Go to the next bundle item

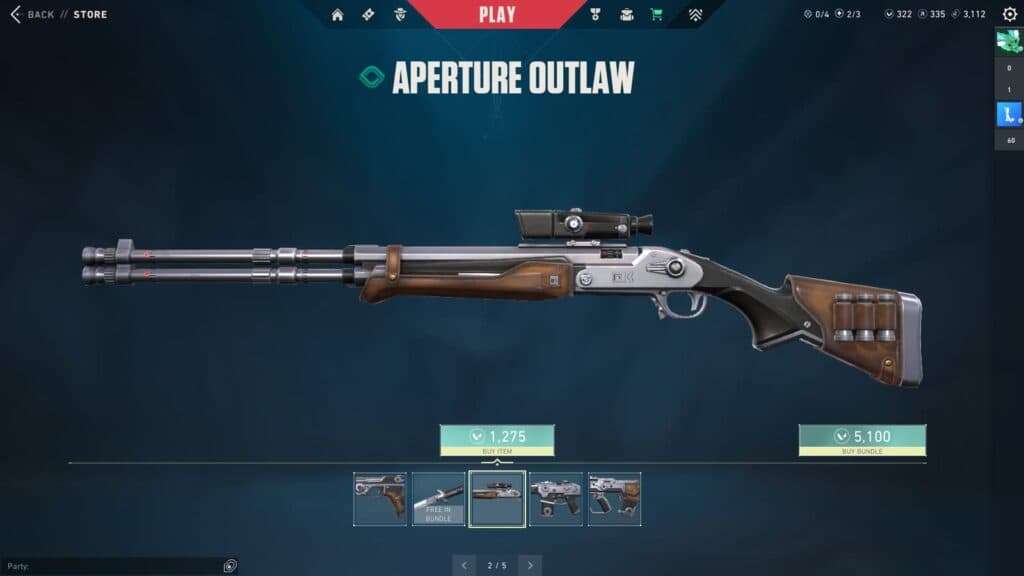530,565
